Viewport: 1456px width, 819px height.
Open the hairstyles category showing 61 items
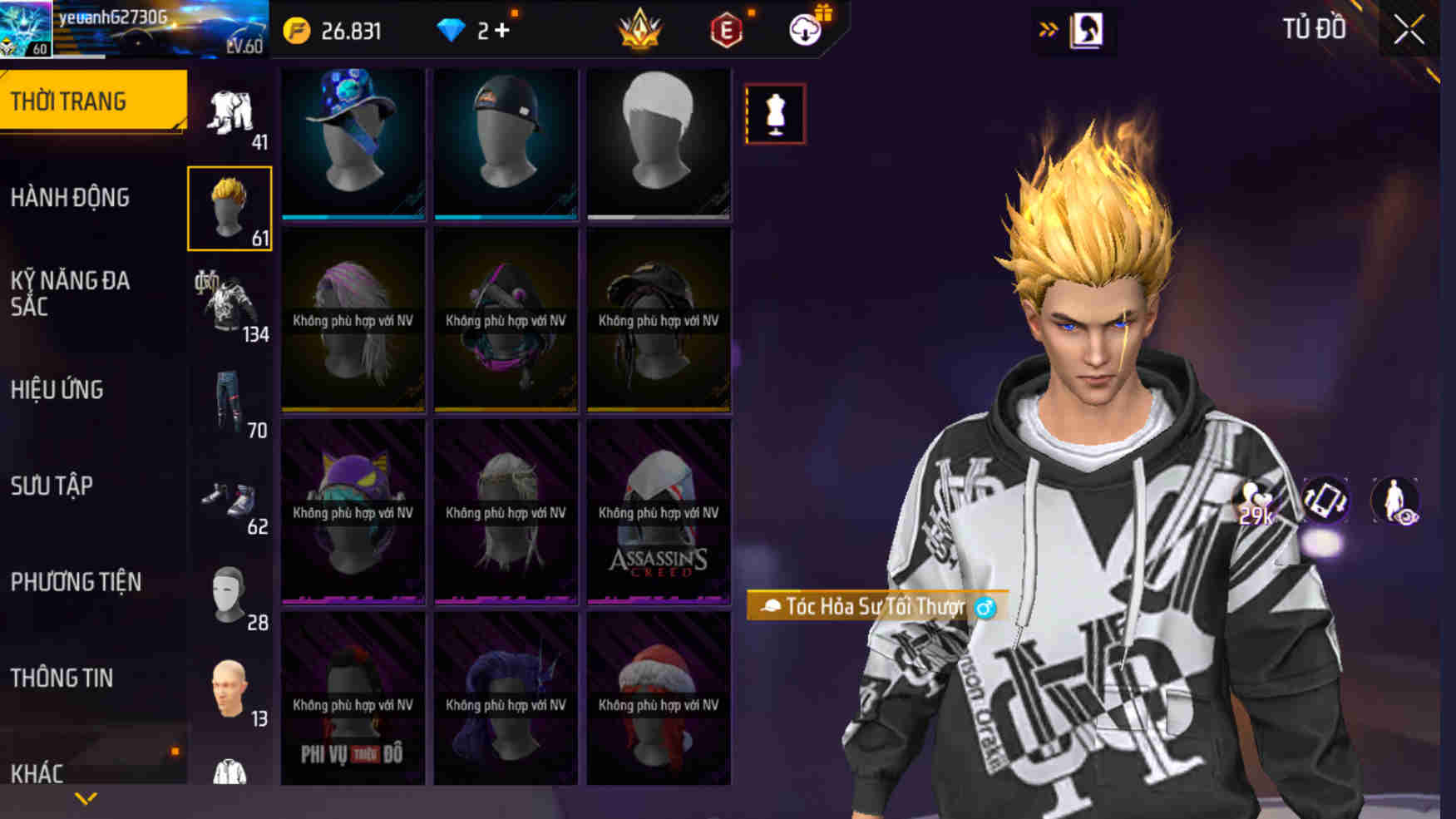coord(230,208)
